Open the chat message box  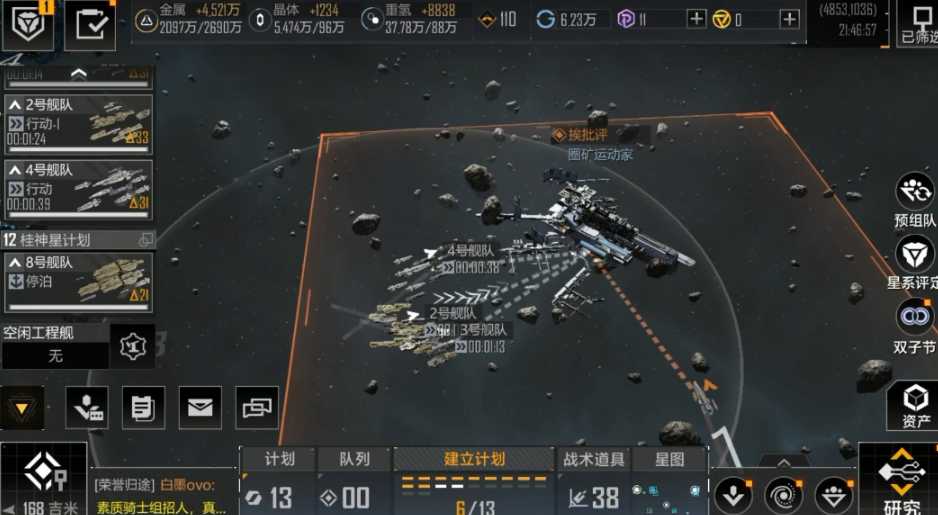(x=165, y=495)
